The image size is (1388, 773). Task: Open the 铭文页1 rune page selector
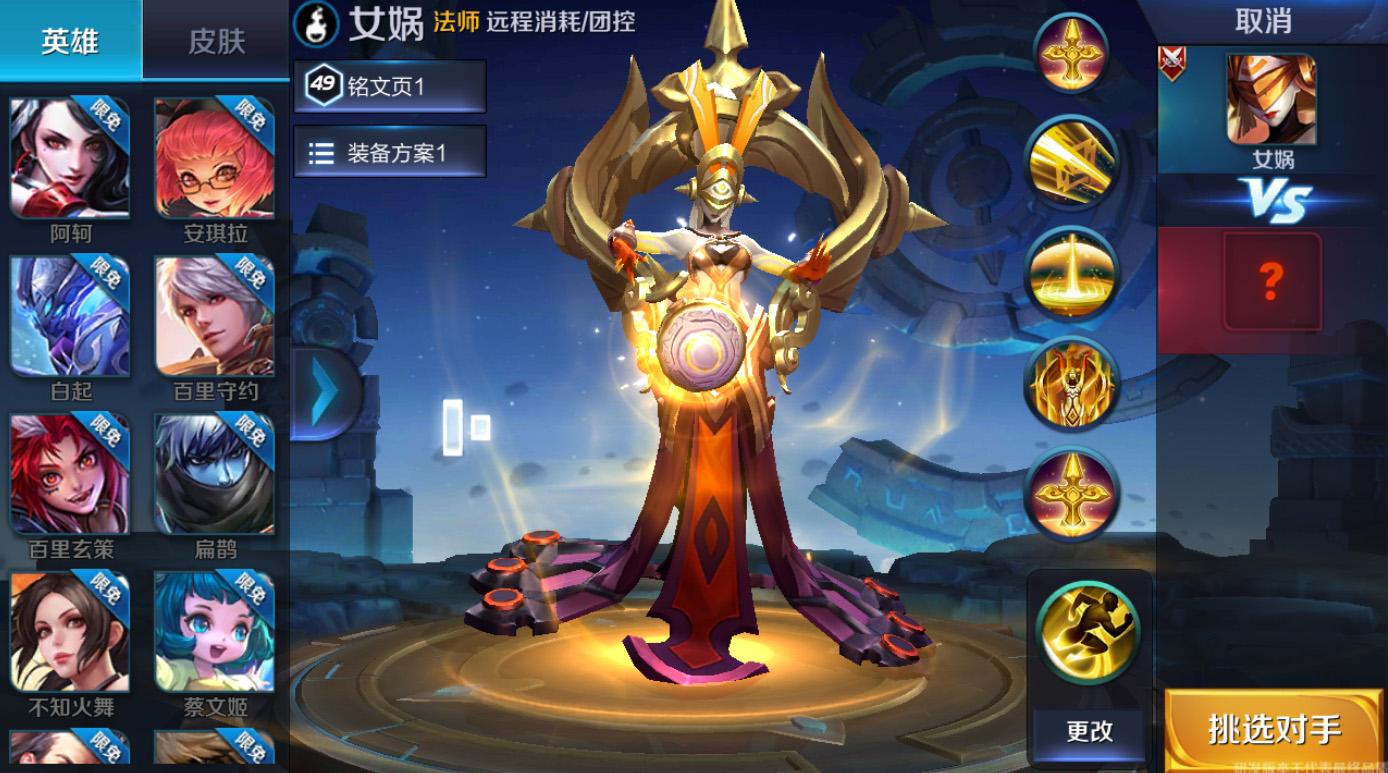tap(388, 87)
